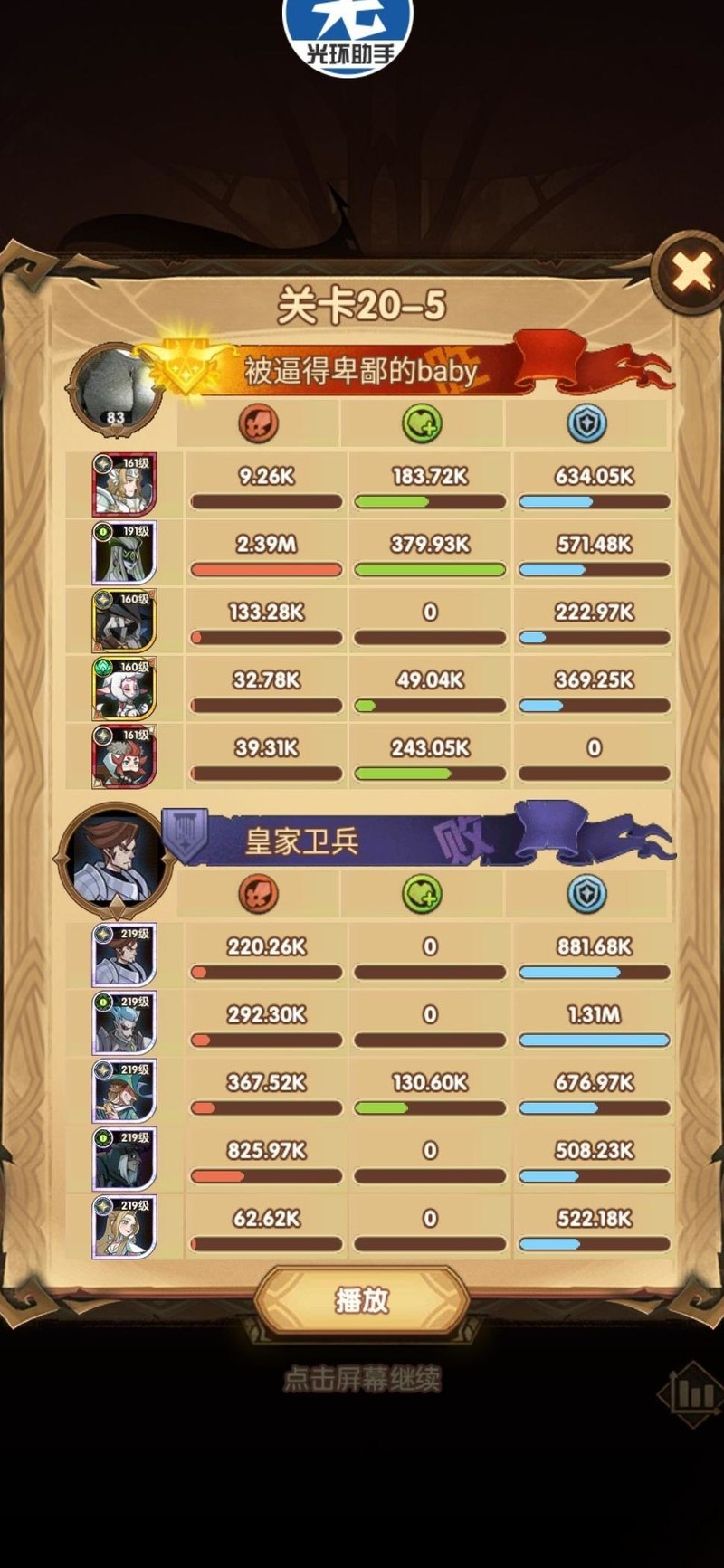
Task: Tap the losing team's damage dealt icon
Action: [258, 894]
